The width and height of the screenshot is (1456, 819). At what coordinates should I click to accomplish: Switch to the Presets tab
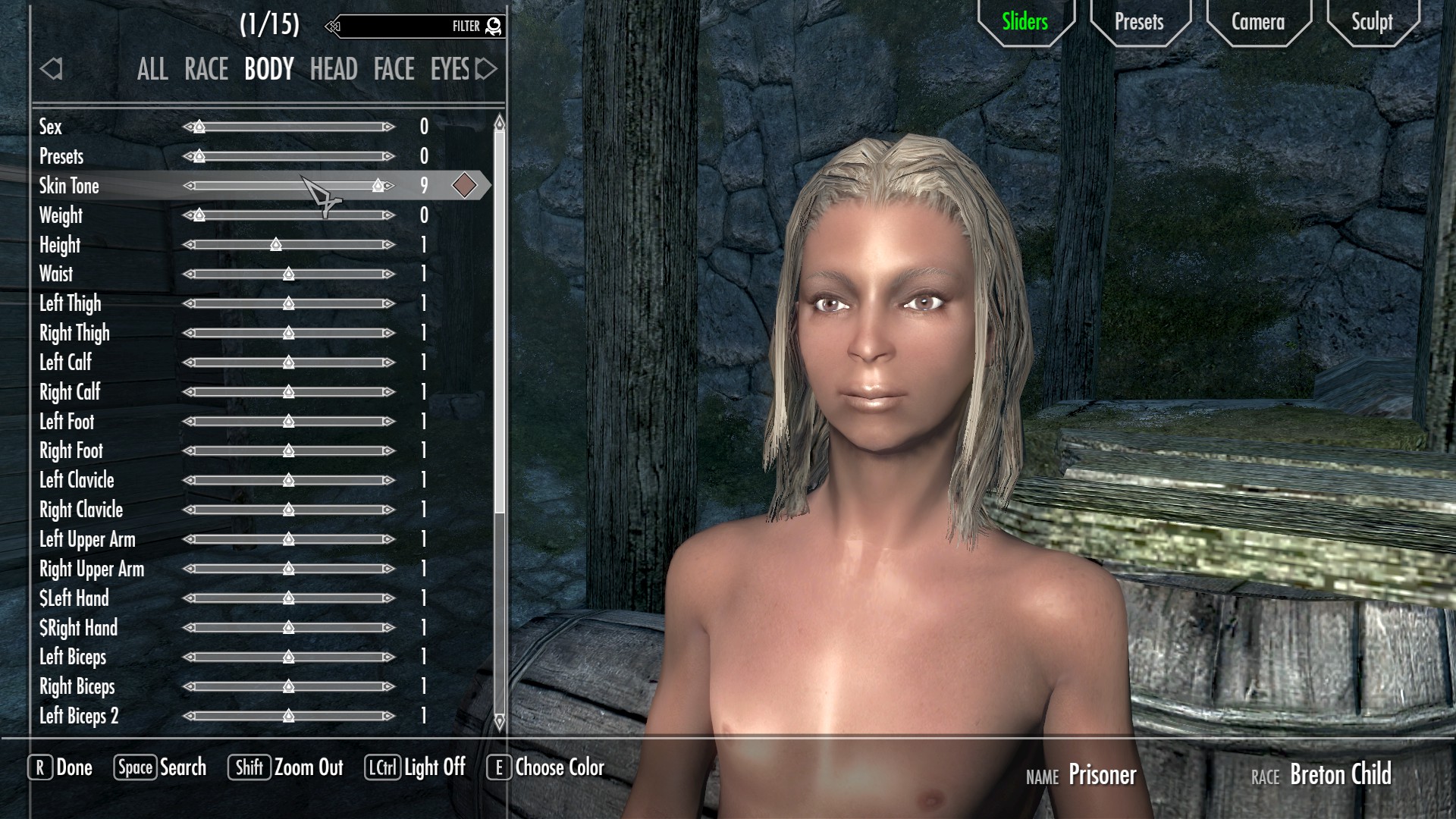1138,22
